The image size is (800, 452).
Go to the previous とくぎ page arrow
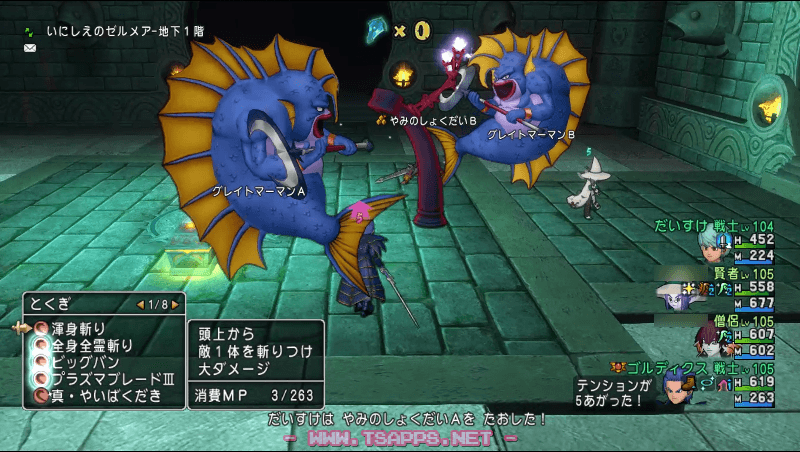pyautogui.click(x=139, y=304)
